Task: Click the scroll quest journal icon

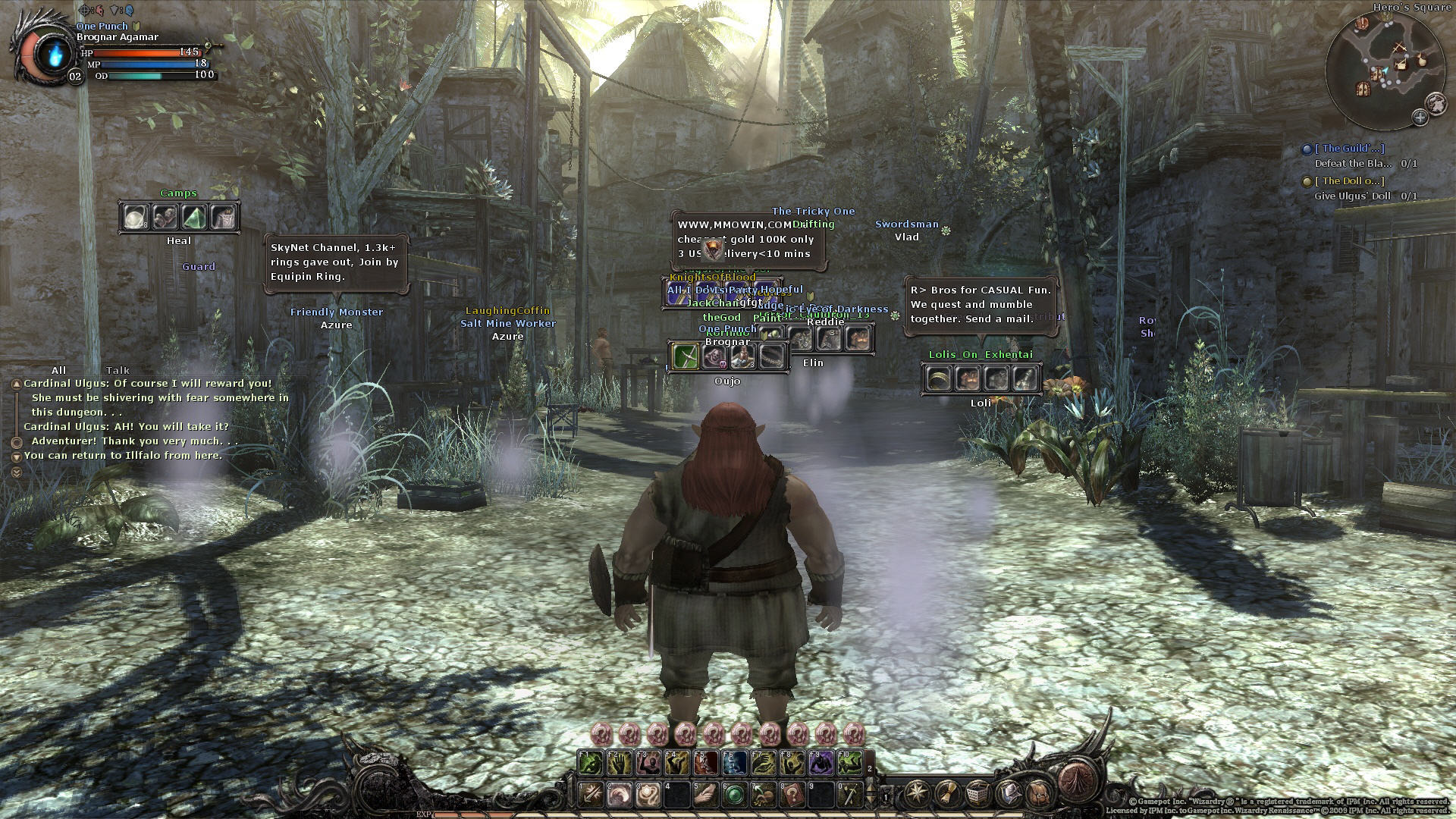Action: (x=947, y=794)
